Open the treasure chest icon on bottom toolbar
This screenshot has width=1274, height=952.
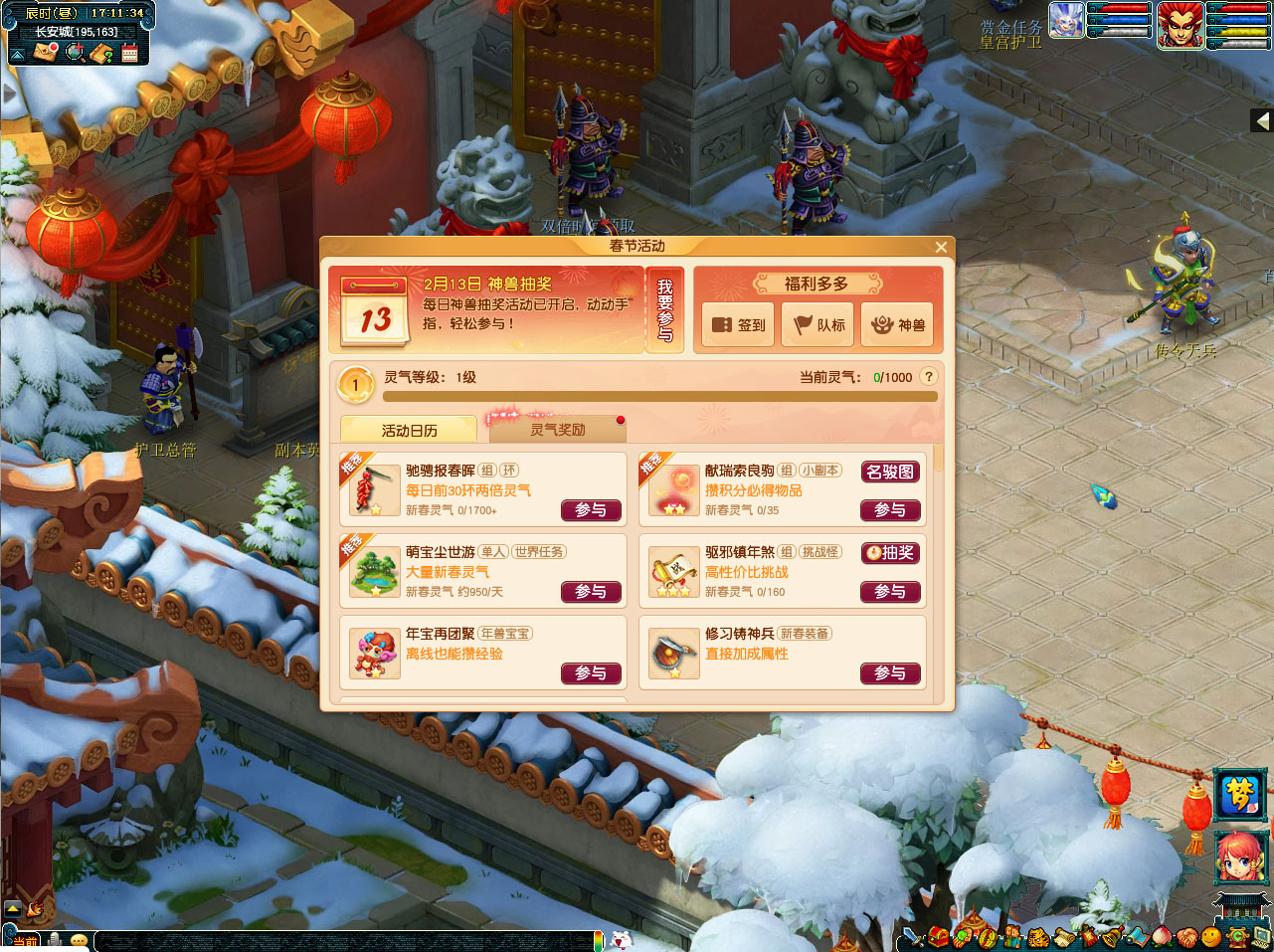tap(938, 938)
